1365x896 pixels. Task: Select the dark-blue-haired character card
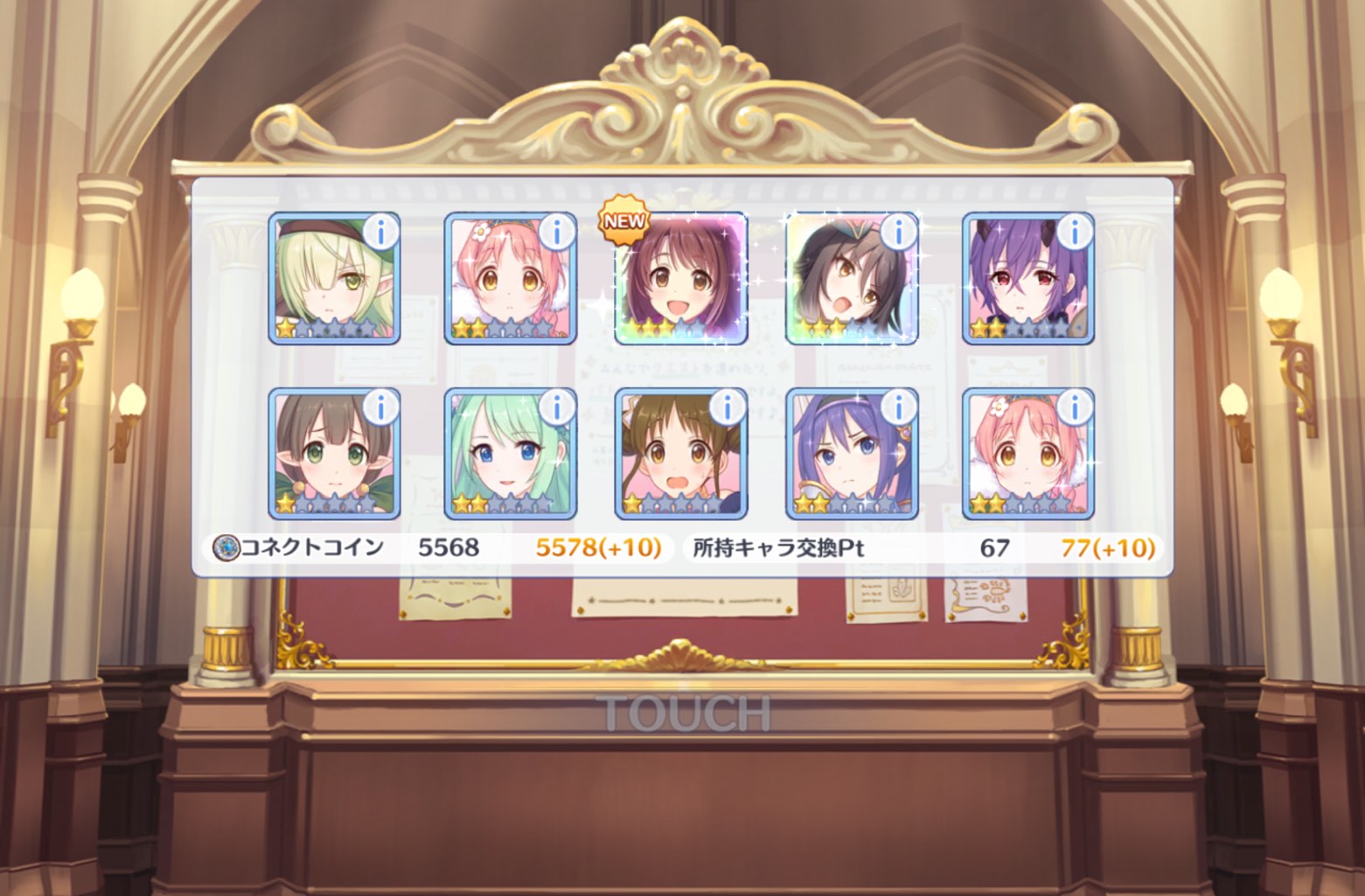(852, 455)
